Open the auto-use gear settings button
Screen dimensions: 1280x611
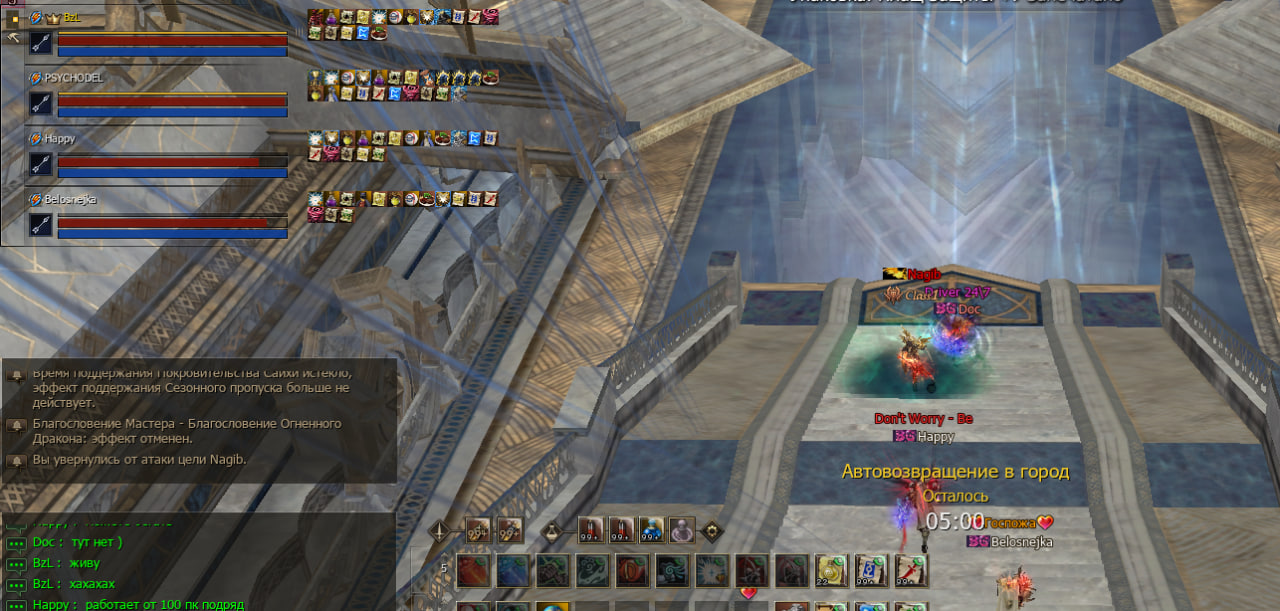click(x=712, y=531)
